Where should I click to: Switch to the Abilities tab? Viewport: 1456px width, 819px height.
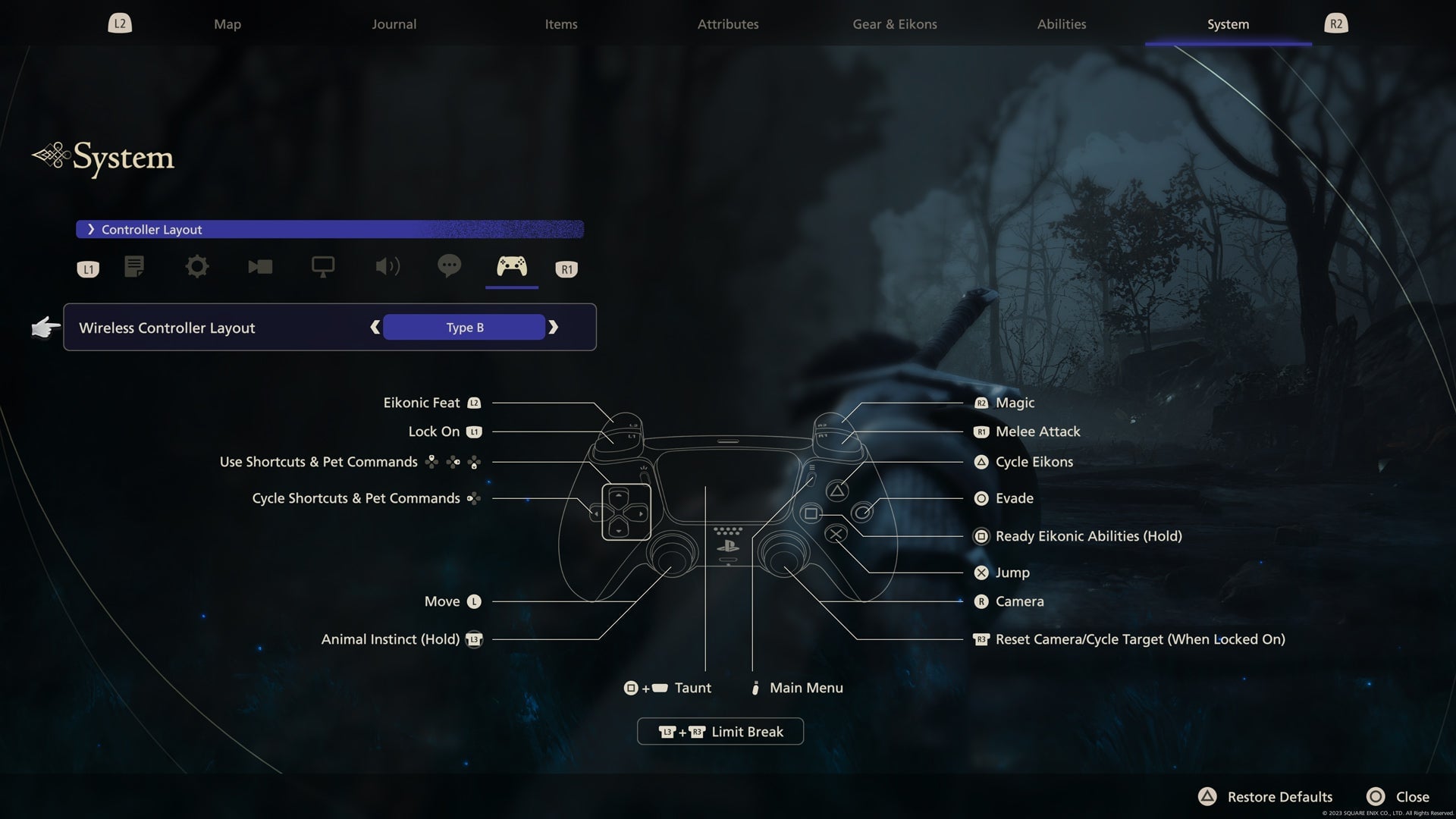1061,24
